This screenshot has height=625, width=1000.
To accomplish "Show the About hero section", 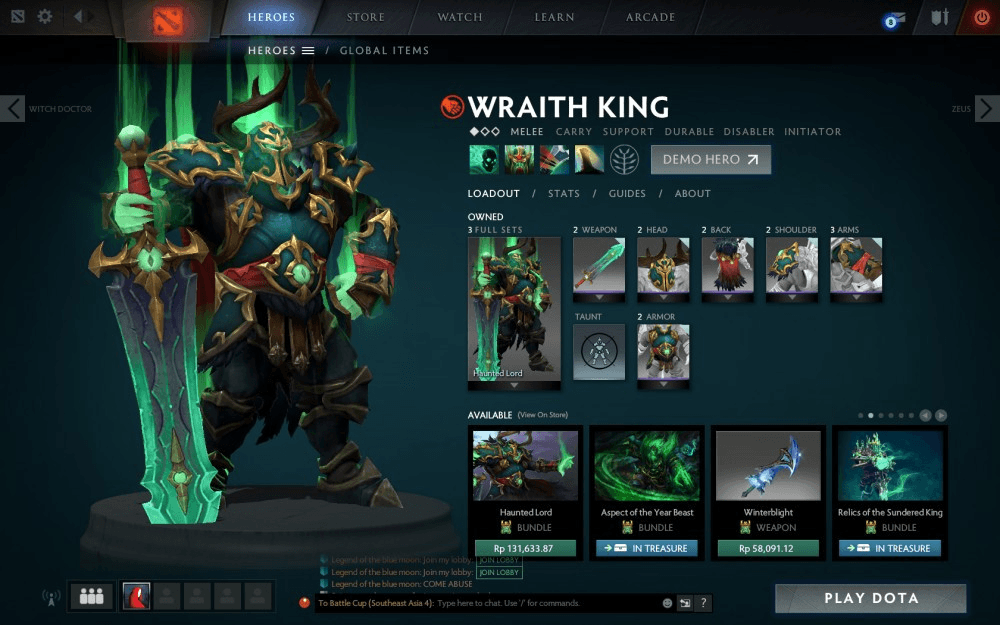I will pyautogui.click(x=692, y=194).
